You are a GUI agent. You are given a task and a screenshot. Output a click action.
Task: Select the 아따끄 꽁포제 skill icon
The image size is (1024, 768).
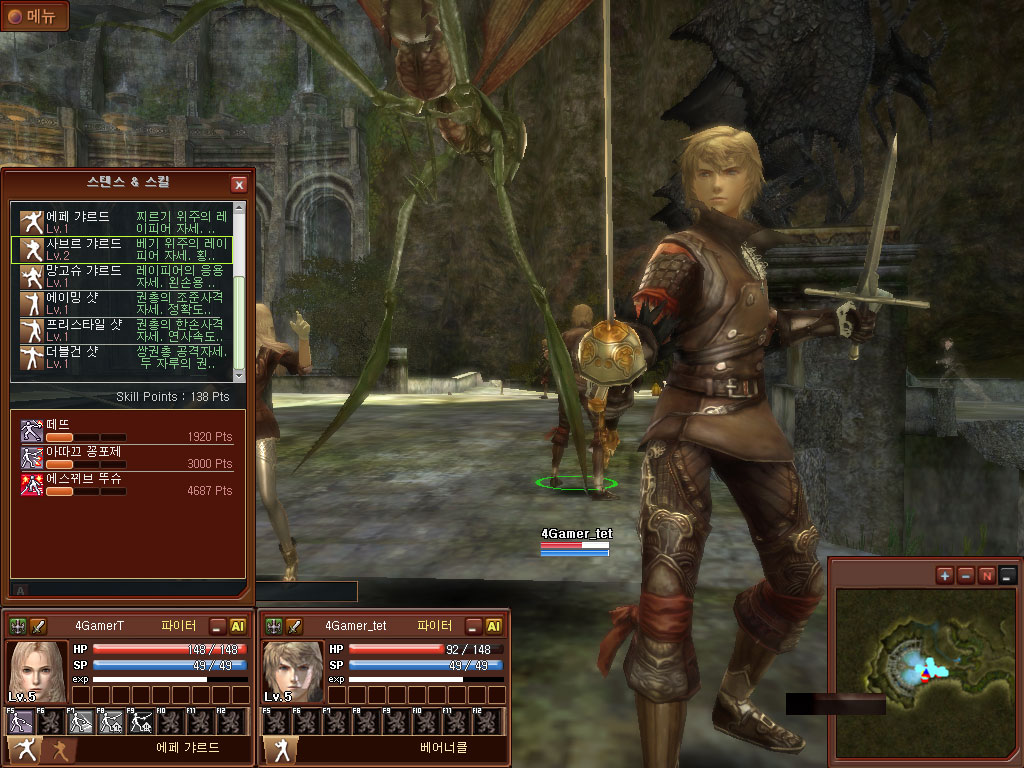(32, 458)
